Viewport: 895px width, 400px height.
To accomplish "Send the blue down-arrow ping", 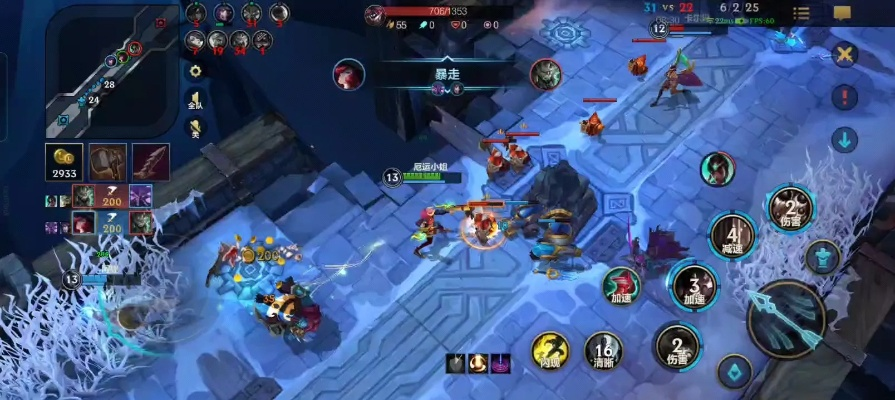I will coord(845,139).
